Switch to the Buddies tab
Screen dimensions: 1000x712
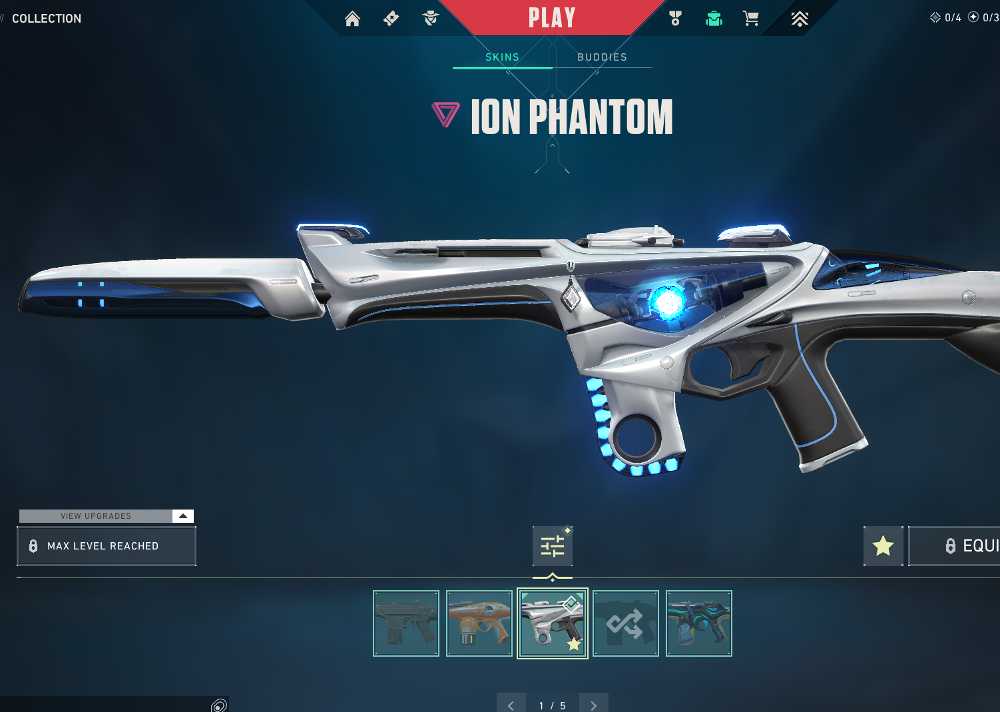click(602, 57)
